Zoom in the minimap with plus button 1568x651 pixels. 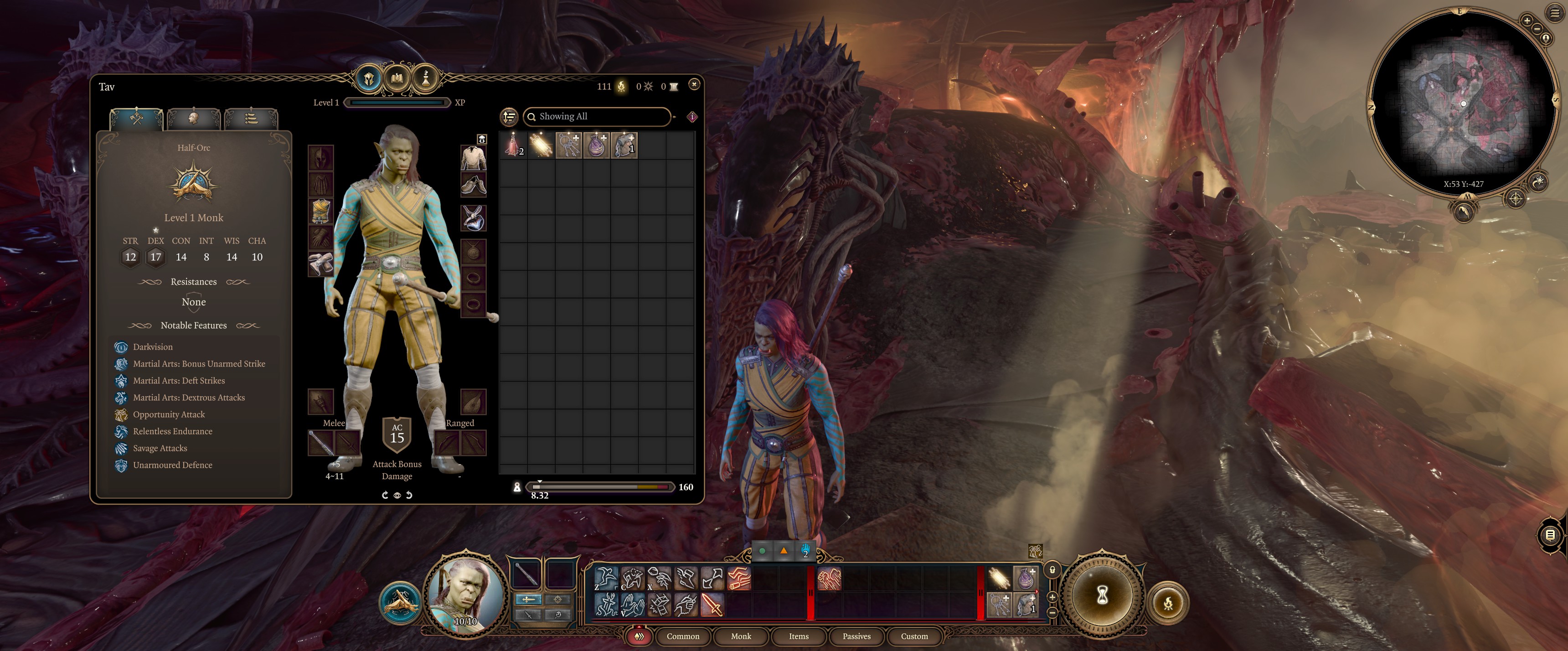1527,21
